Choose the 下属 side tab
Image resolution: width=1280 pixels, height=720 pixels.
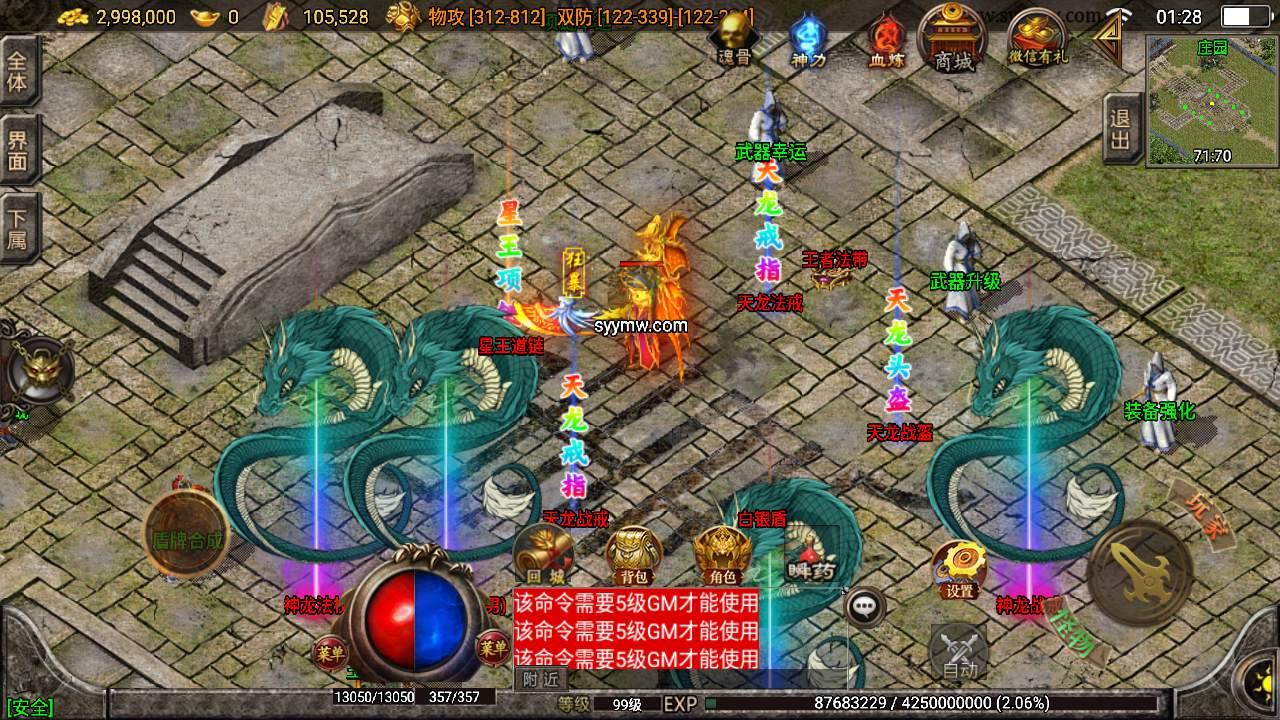click(x=18, y=229)
